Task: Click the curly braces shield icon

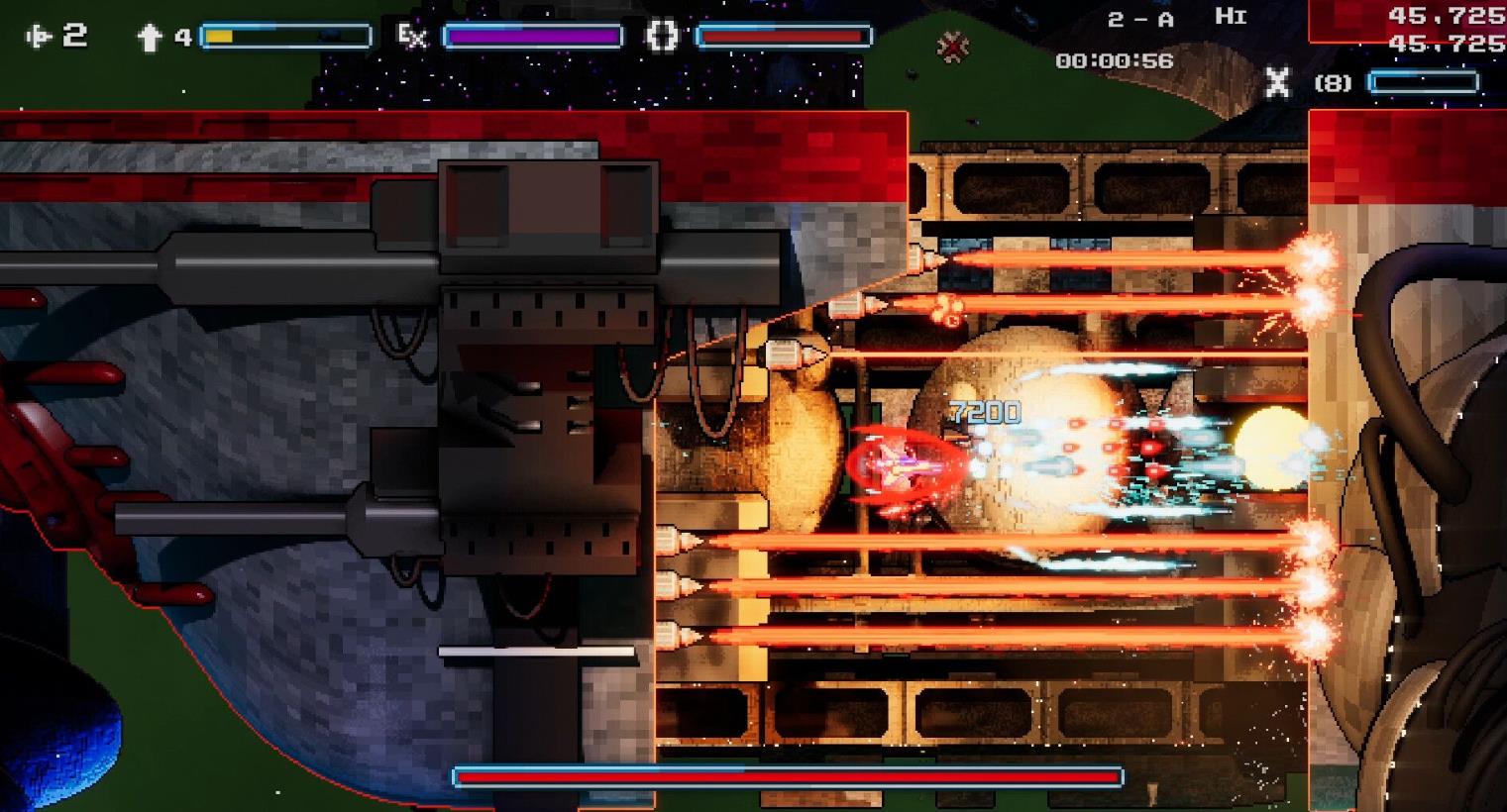Action: pyautogui.click(x=662, y=37)
